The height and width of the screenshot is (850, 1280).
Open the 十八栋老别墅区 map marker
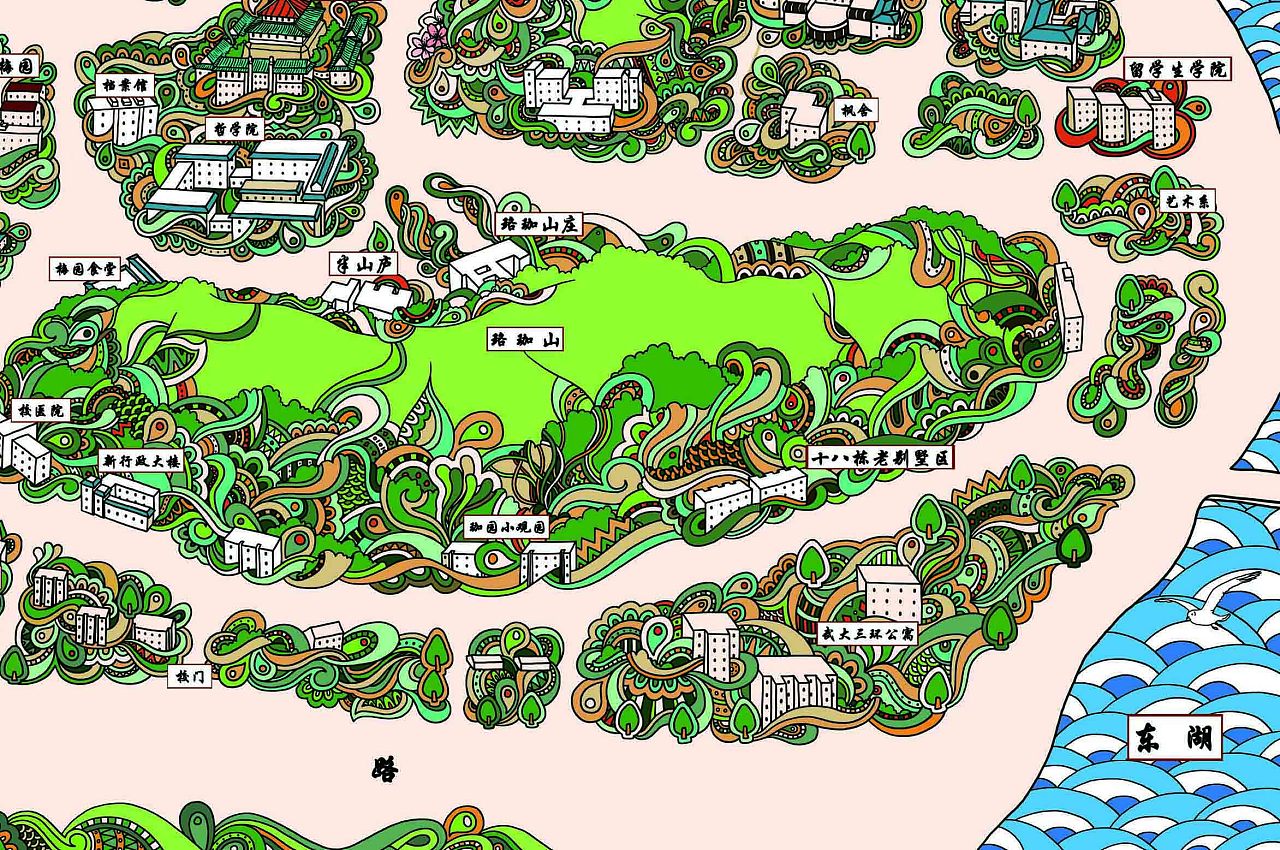point(880,458)
